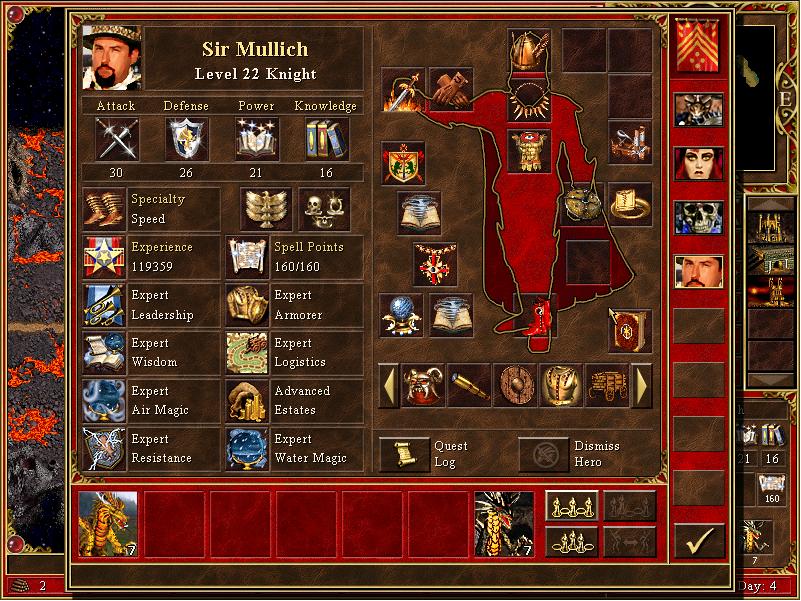Image resolution: width=801 pixels, height=601 pixels.
Task: Select the gold dragon army stack
Action: click(x=108, y=523)
